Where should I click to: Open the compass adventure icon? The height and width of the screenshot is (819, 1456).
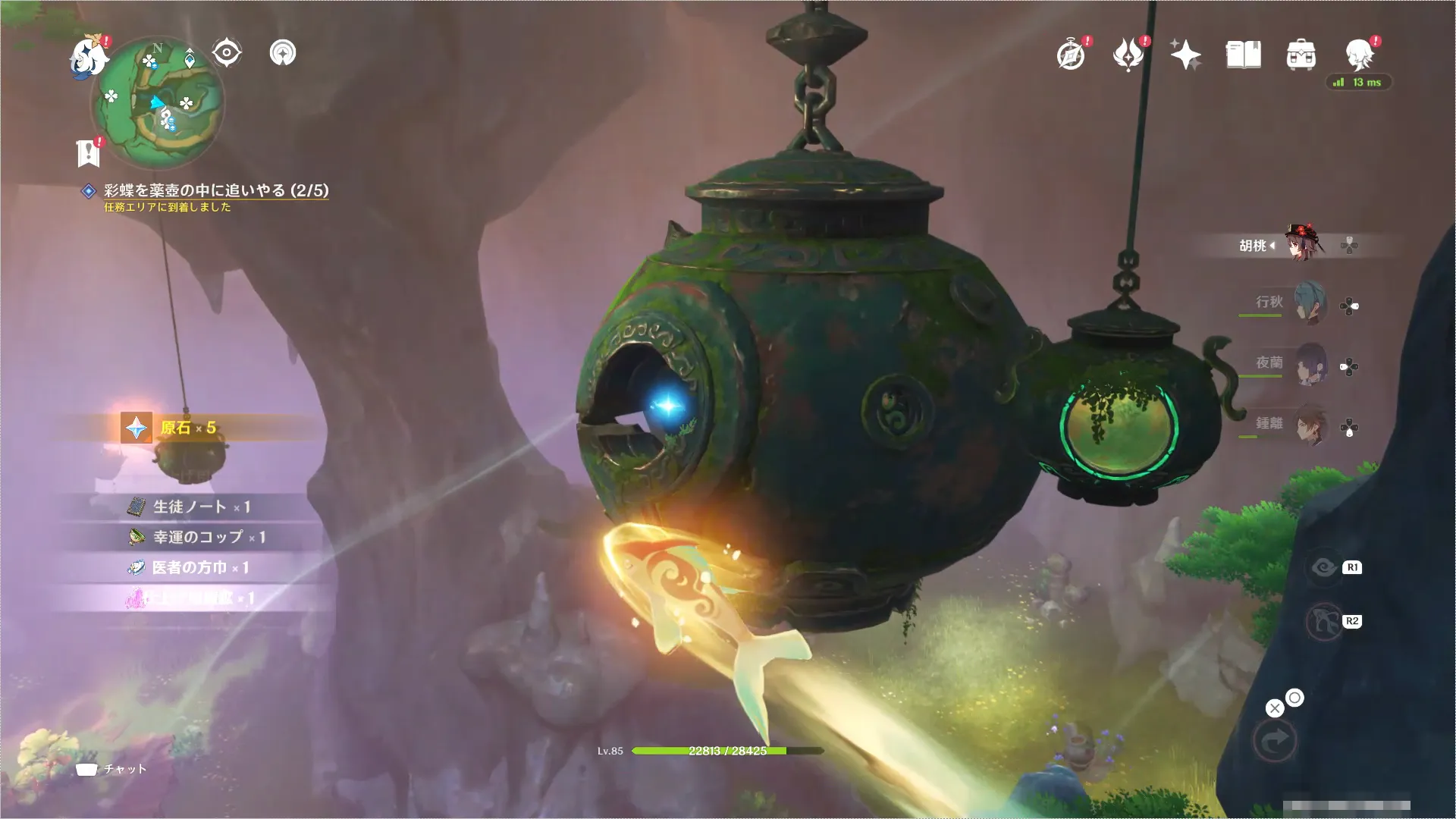(1071, 55)
